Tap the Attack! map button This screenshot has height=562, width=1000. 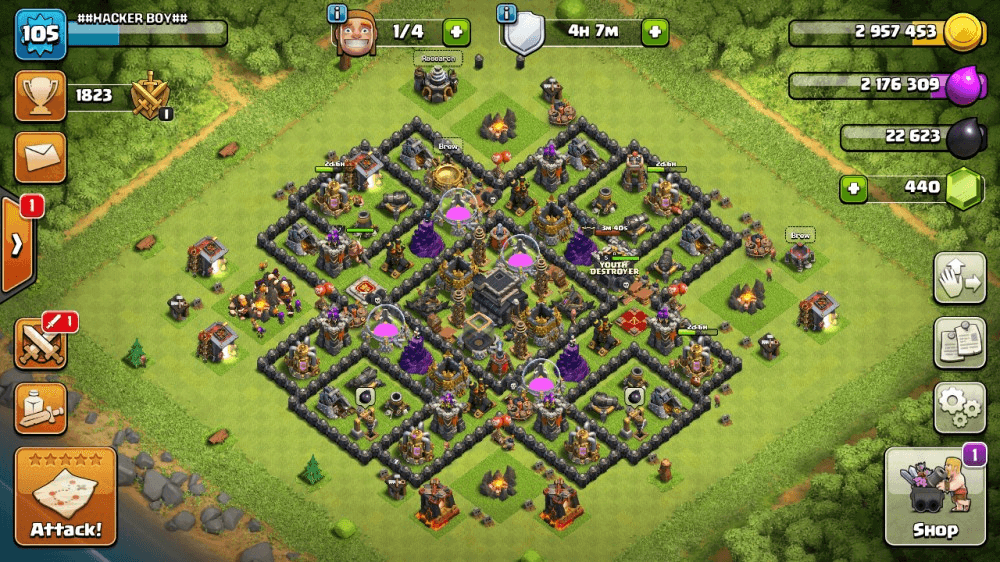pyautogui.click(x=65, y=496)
